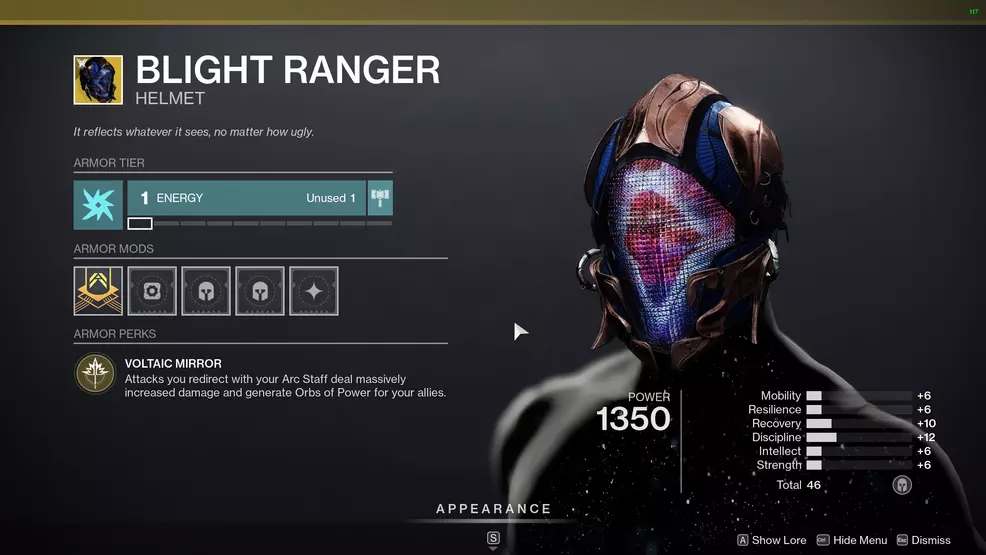Select the 1 Energy tier bar

pos(245,198)
